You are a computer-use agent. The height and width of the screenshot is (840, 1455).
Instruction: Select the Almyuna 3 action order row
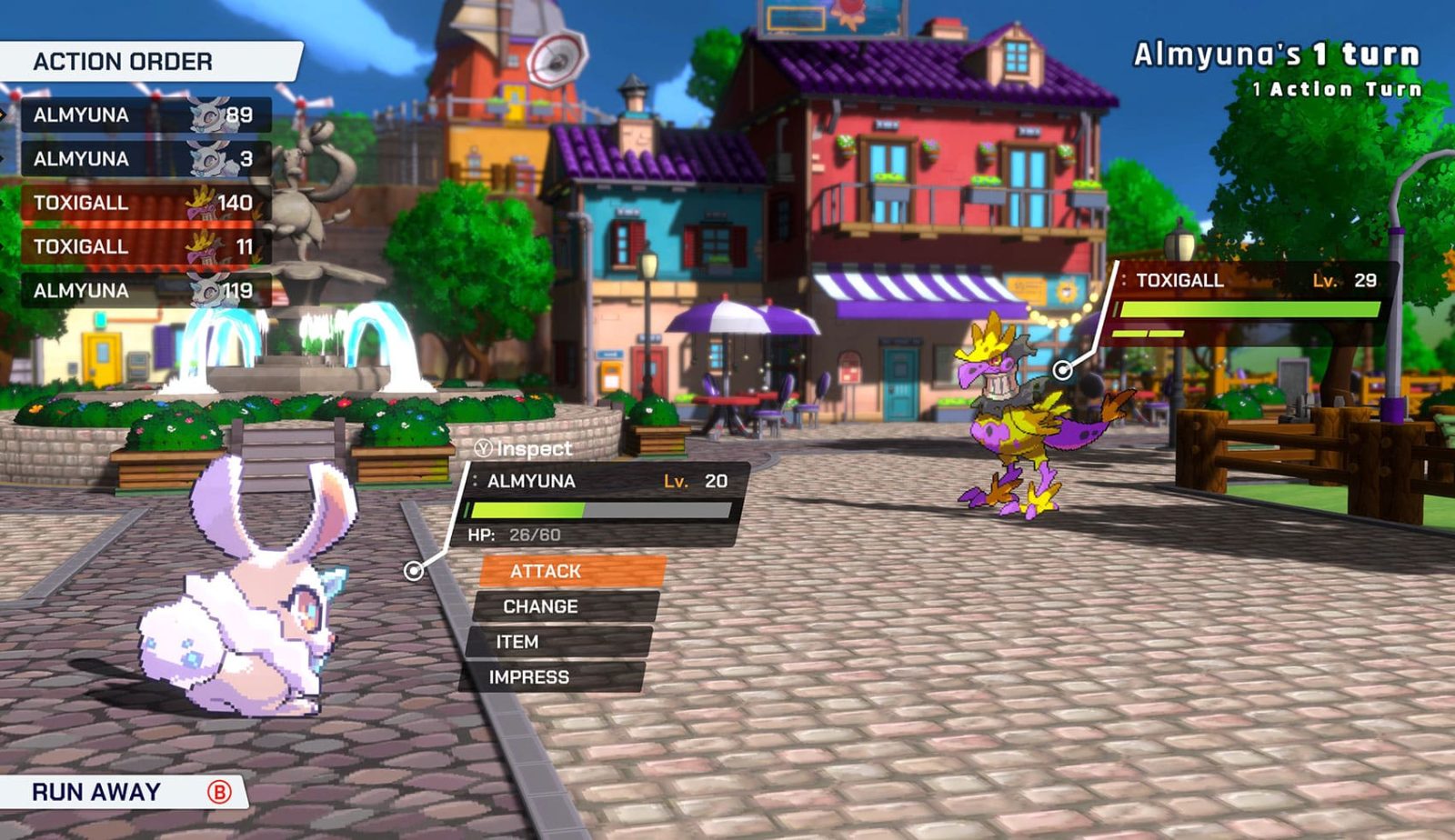tap(145, 159)
